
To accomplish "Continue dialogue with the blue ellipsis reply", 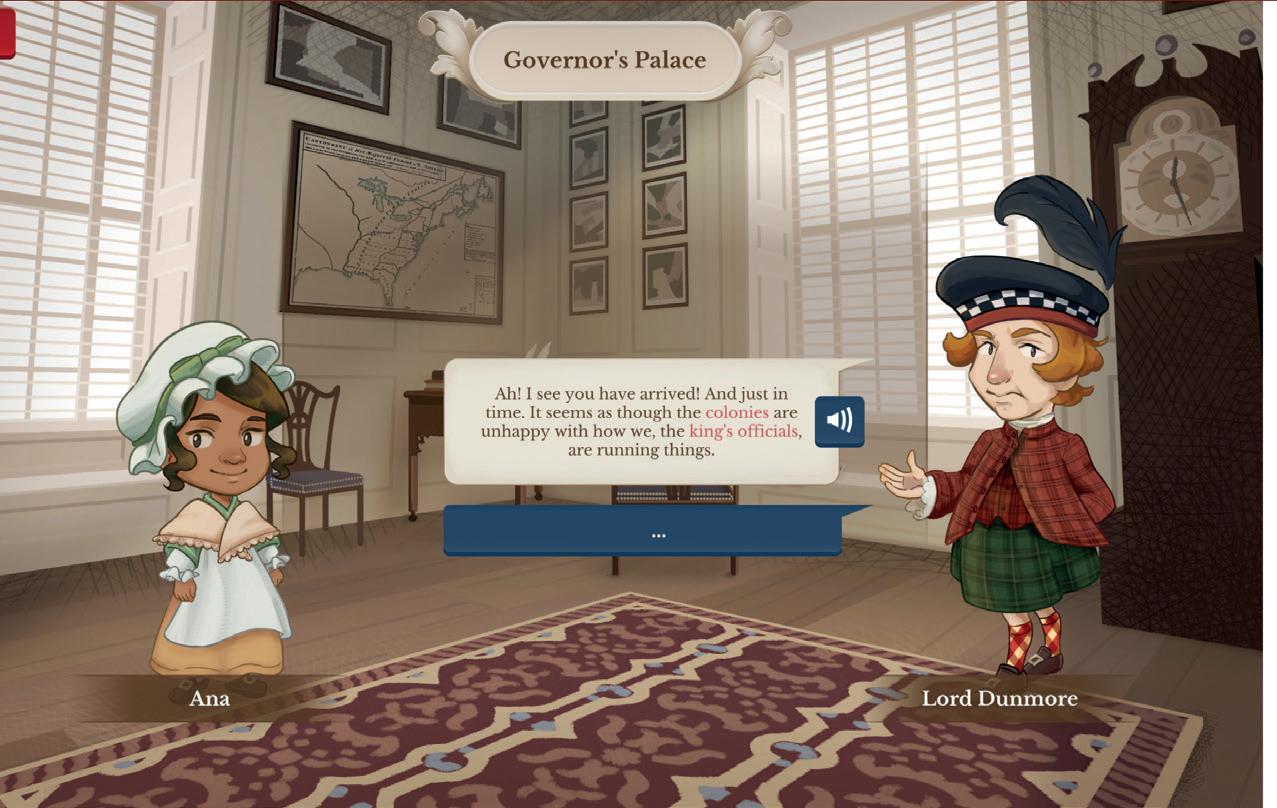I will click(x=642, y=532).
